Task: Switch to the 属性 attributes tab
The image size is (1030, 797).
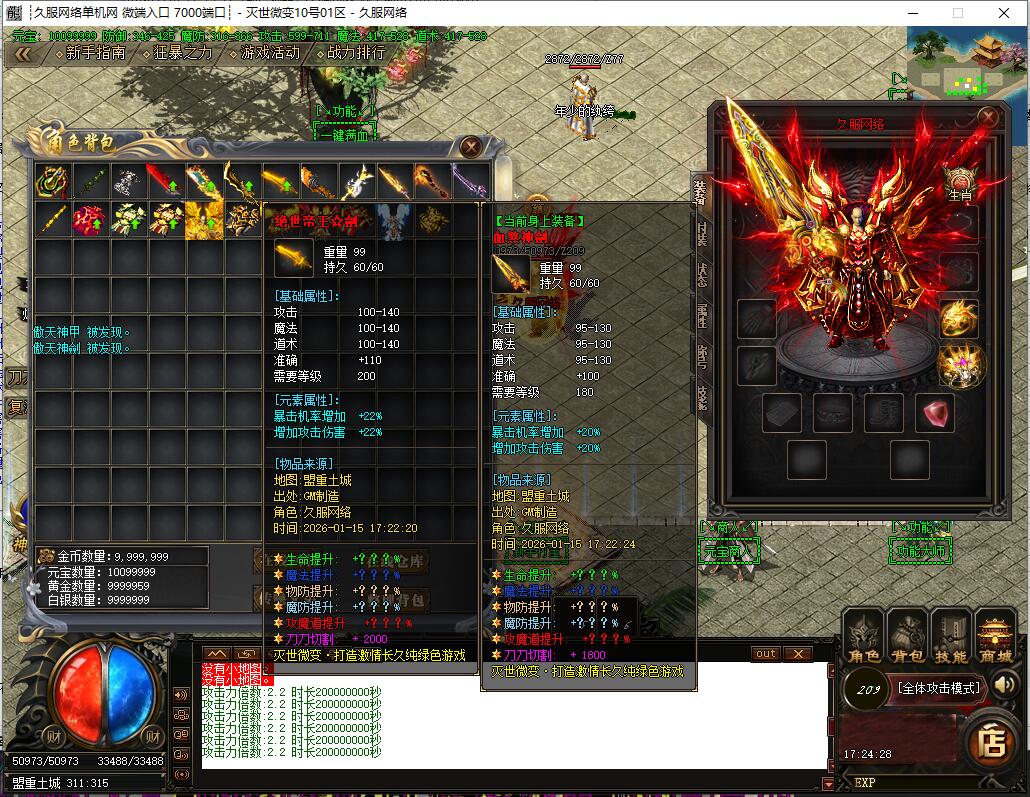Action: click(x=701, y=316)
